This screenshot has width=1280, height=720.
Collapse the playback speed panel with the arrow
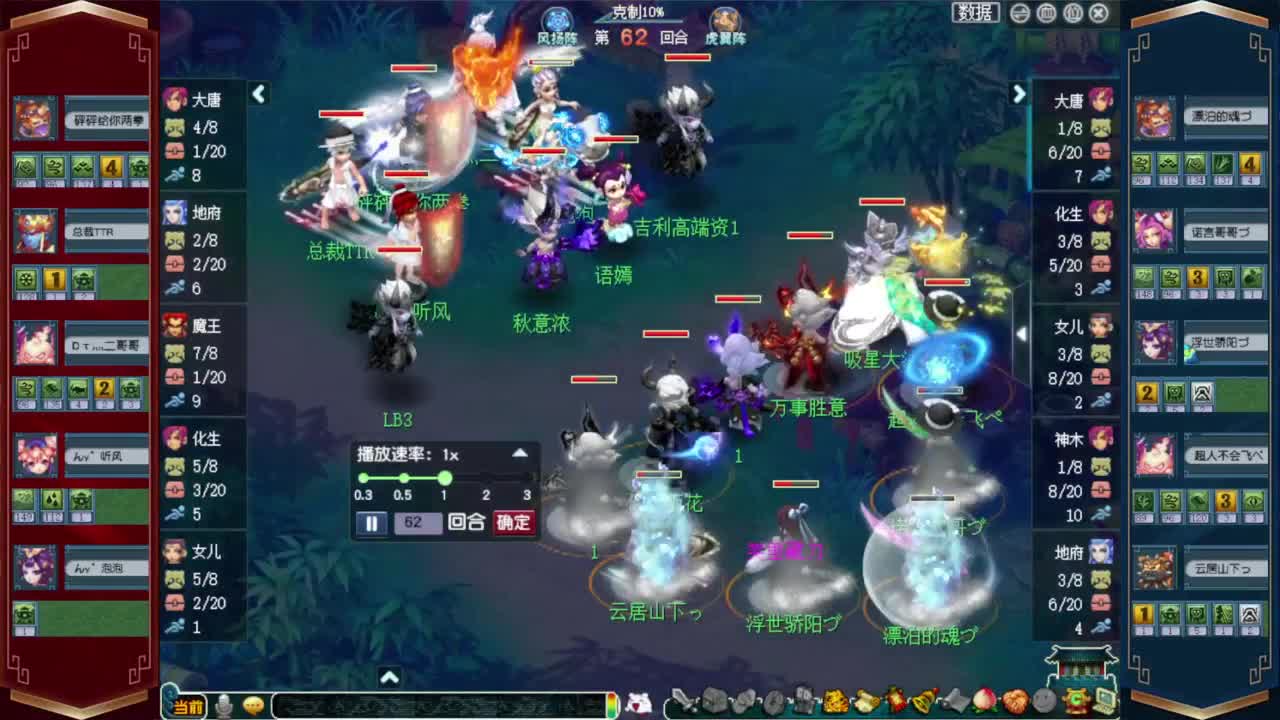point(520,454)
